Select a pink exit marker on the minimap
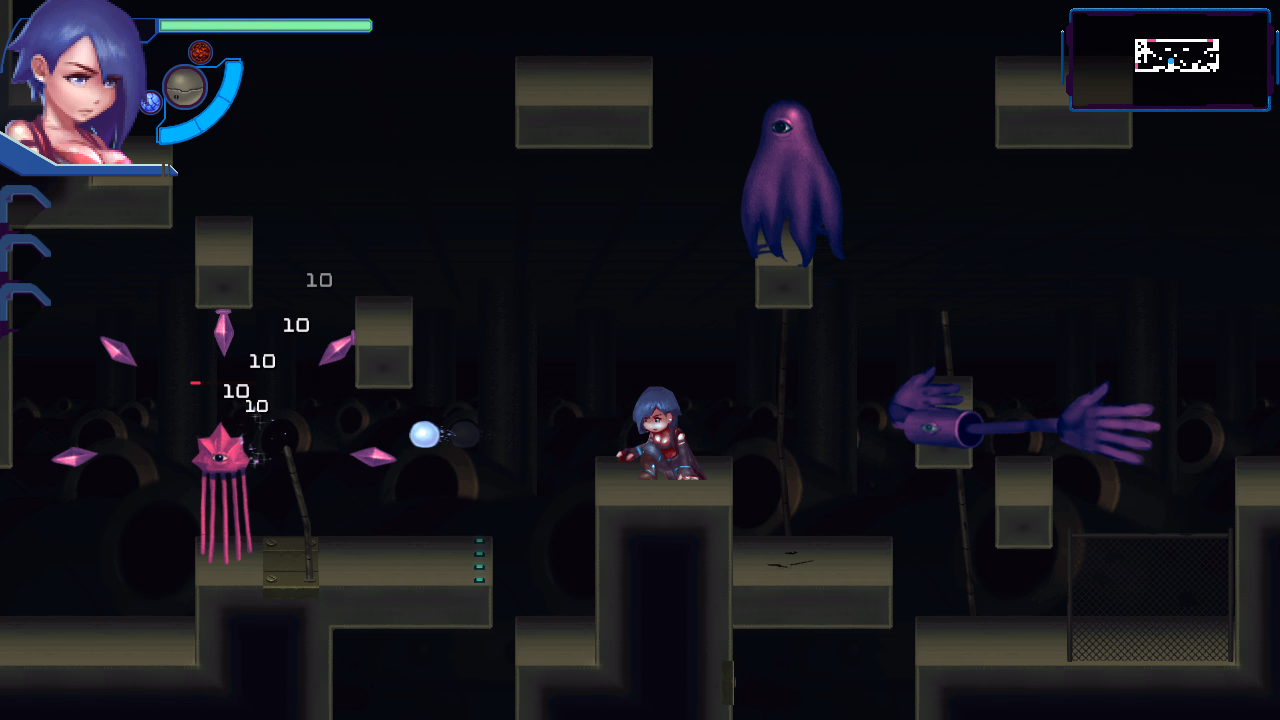1280x720 pixels. [x=1153, y=40]
